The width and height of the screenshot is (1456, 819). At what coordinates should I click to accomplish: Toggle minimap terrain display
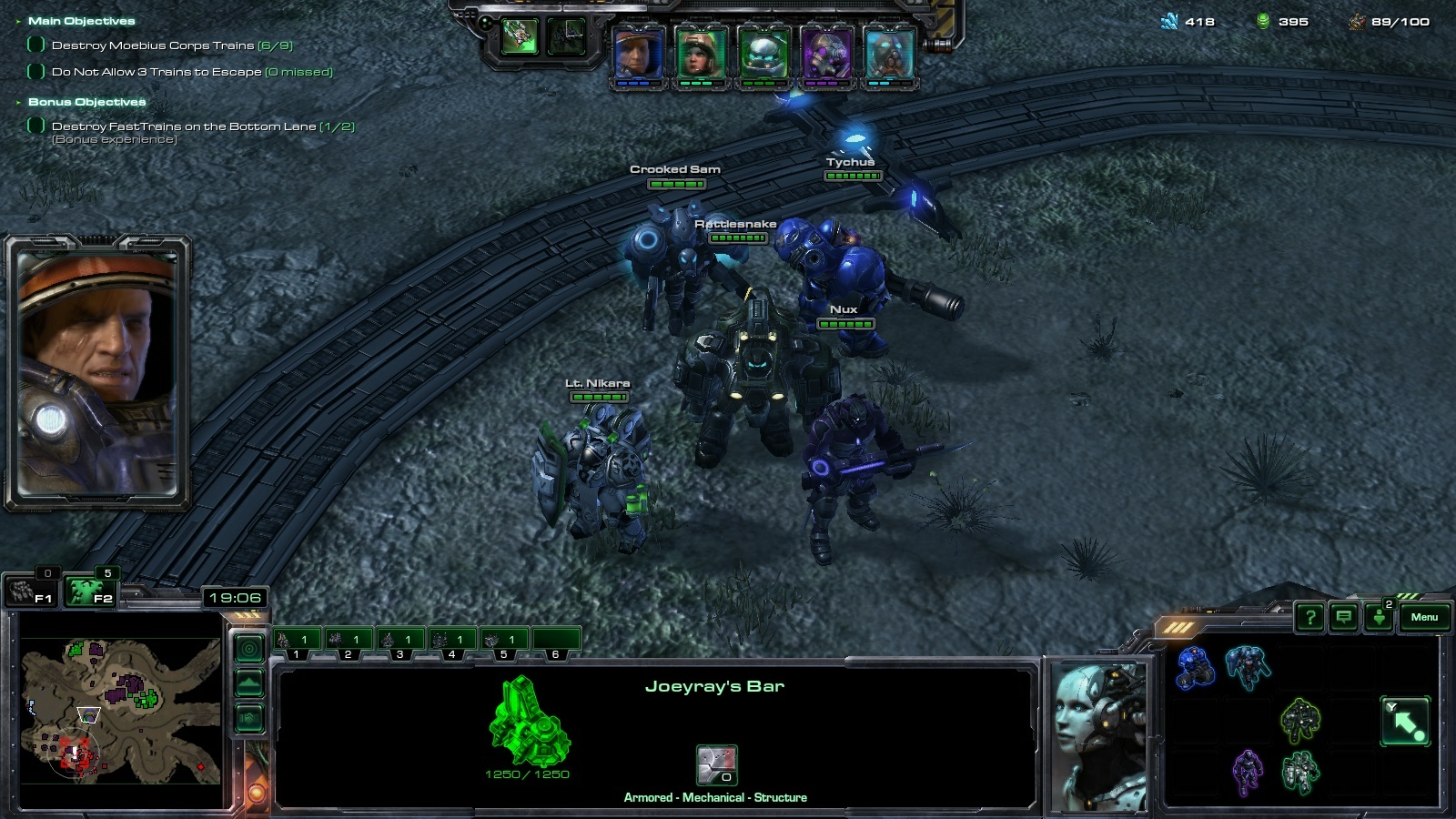click(x=249, y=682)
